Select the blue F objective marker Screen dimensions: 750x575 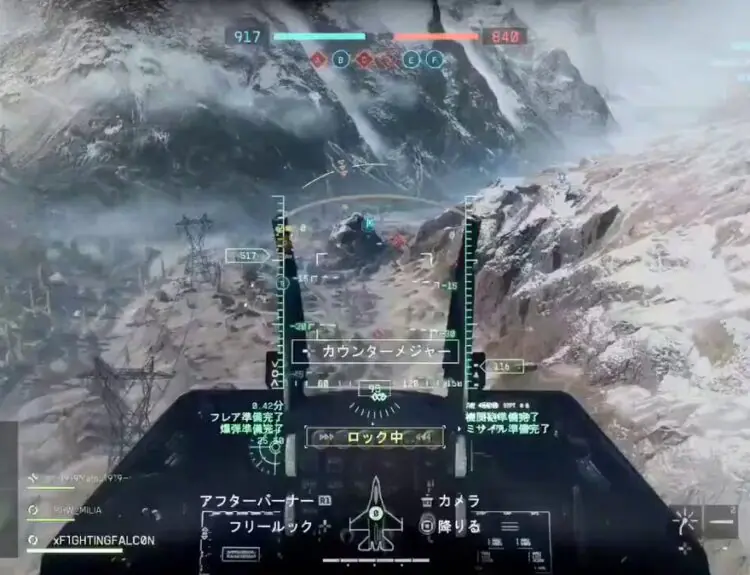[x=434, y=60]
